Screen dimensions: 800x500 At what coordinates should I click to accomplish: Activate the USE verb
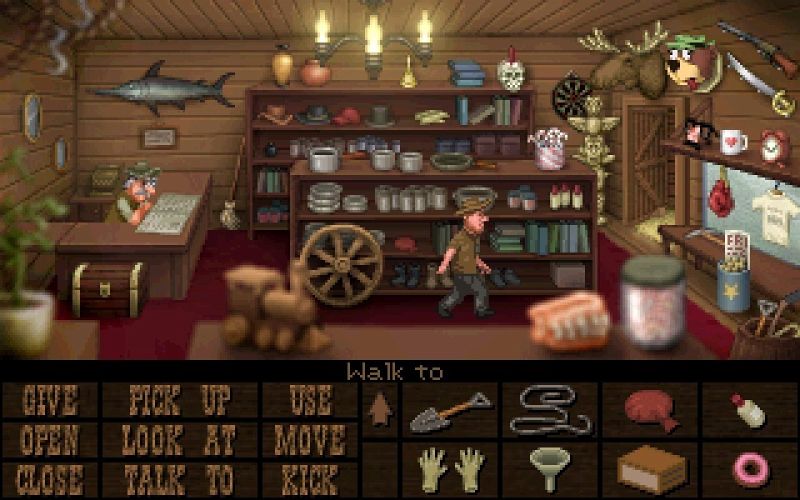click(x=310, y=401)
